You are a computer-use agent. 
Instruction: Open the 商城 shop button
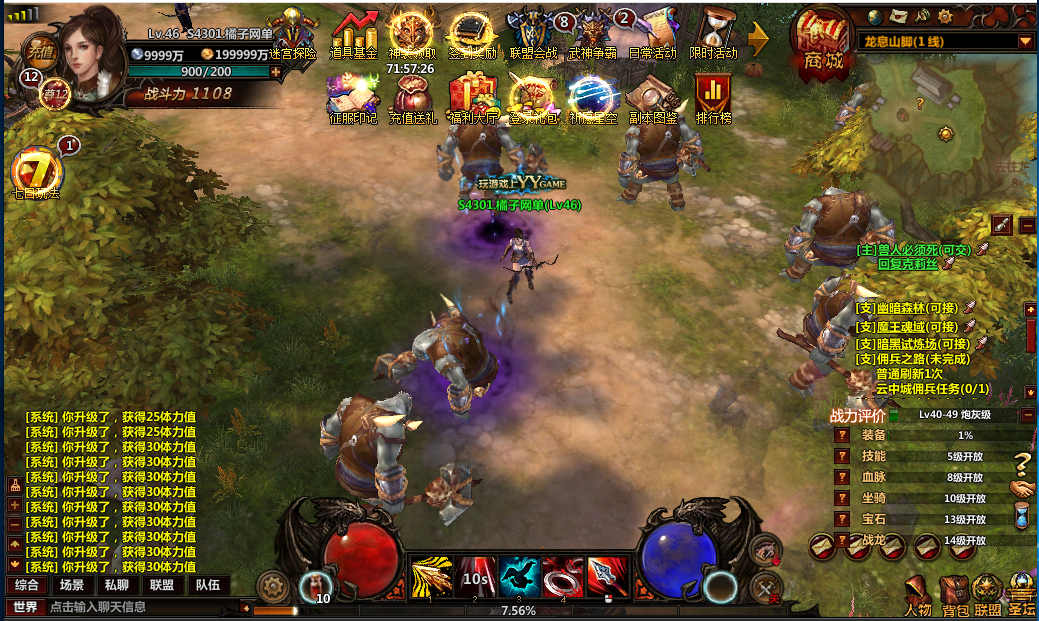pos(820,41)
